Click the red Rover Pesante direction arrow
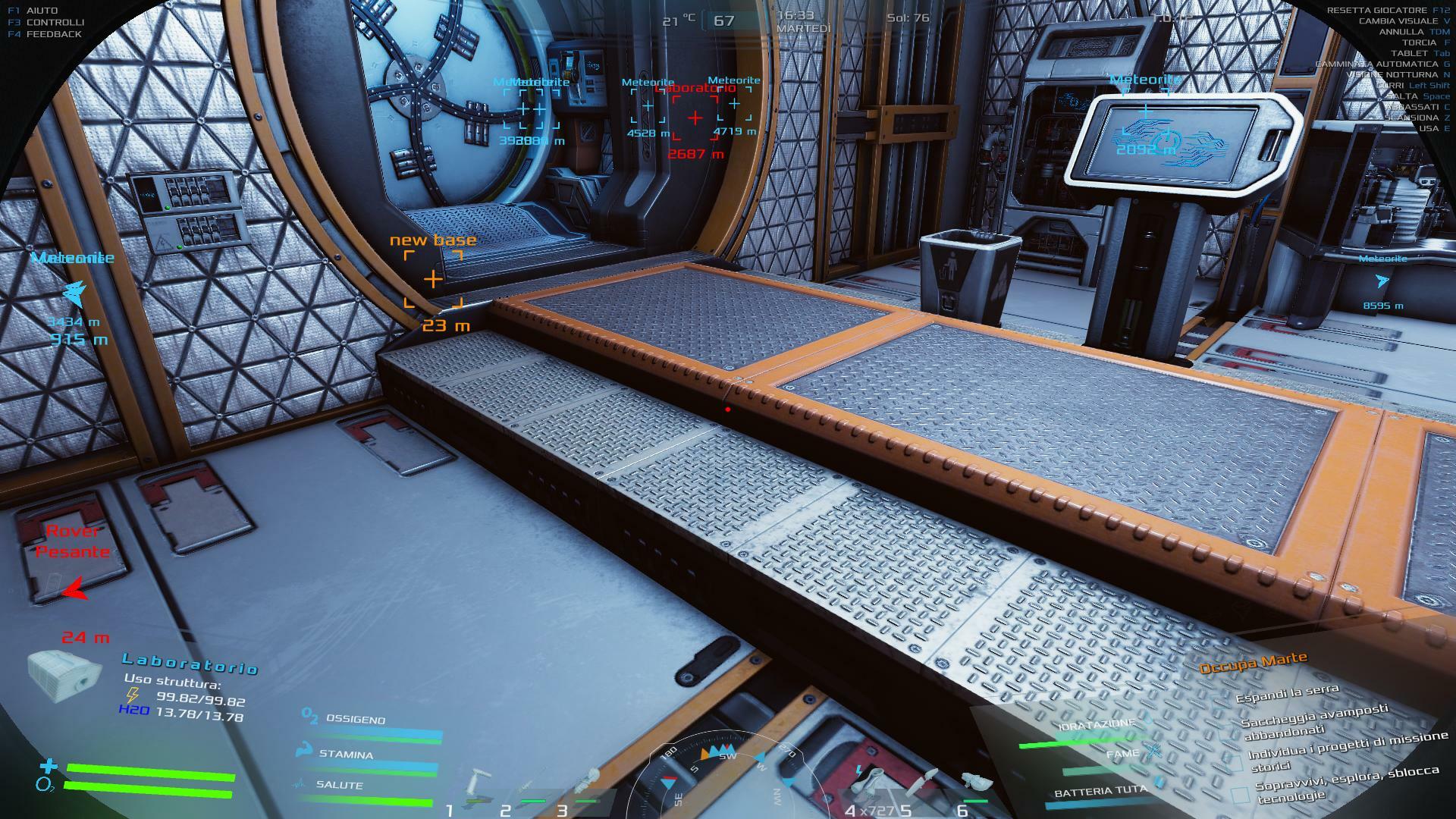Viewport: 1456px width, 819px height. (x=74, y=588)
